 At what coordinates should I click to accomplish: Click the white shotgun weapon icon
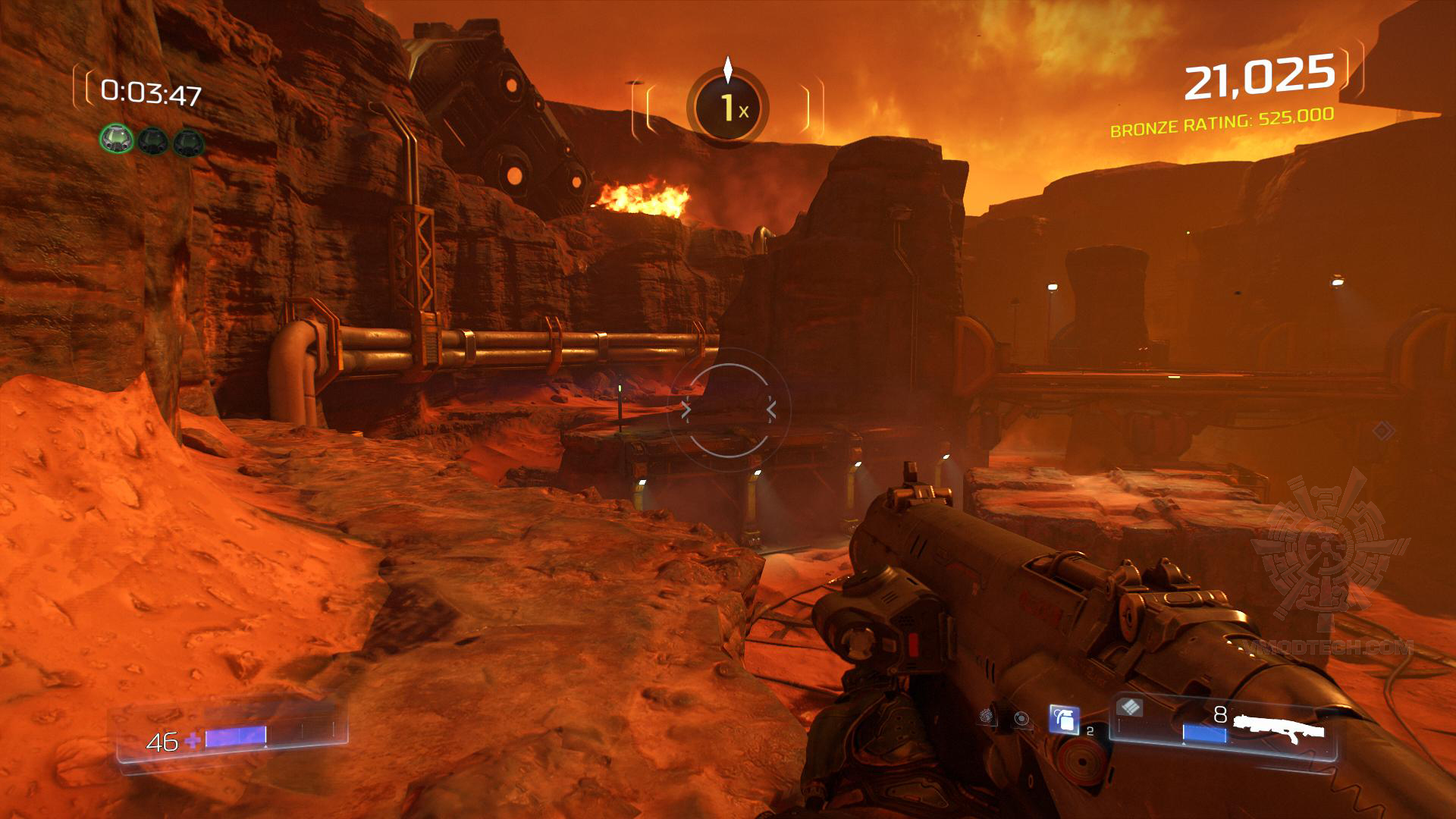click(1279, 727)
